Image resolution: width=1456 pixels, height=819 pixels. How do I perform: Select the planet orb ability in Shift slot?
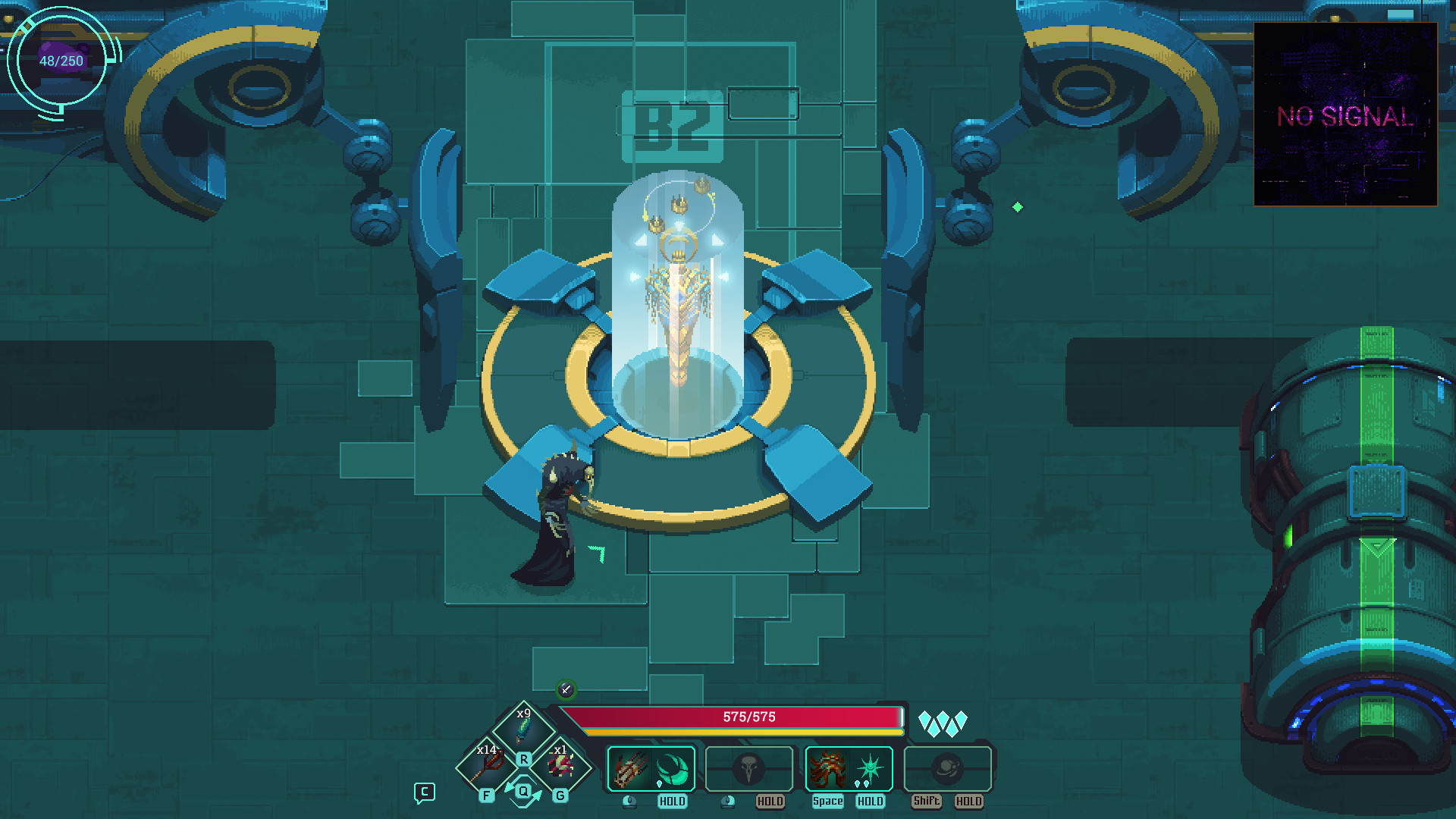948,767
